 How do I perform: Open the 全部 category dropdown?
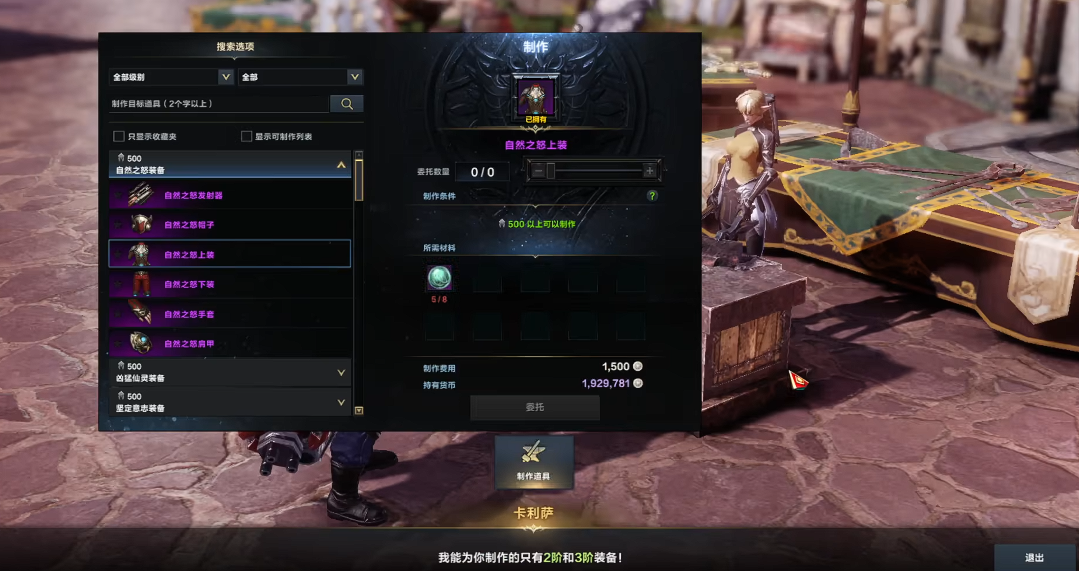click(x=300, y=77)
